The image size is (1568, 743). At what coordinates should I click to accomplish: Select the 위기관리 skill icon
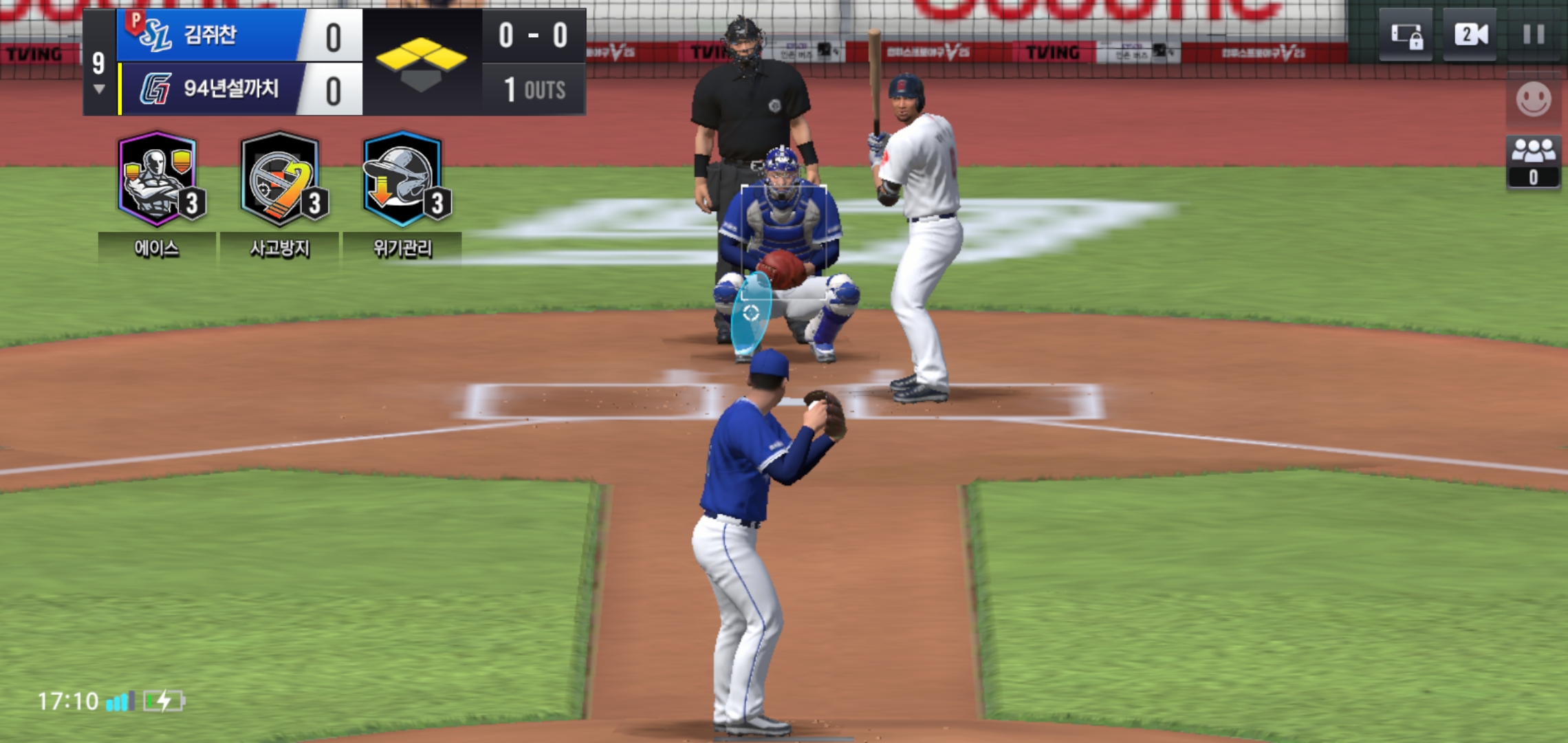coord(403,180)
